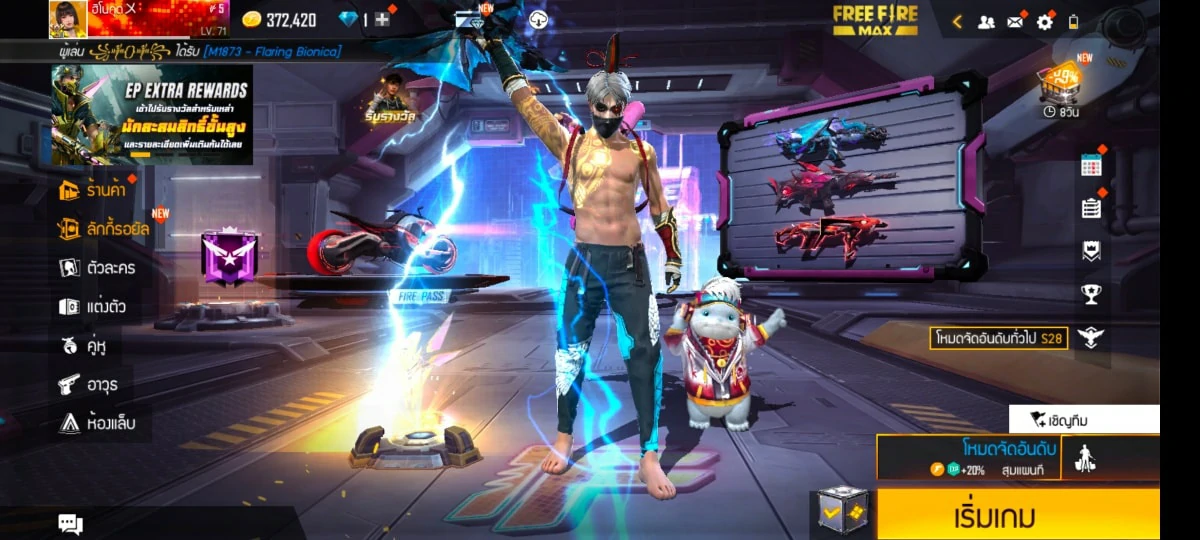Open the อาวุธ weapon menu
This screenshot has height=540, width=1200.
click(x=89, y=384)
